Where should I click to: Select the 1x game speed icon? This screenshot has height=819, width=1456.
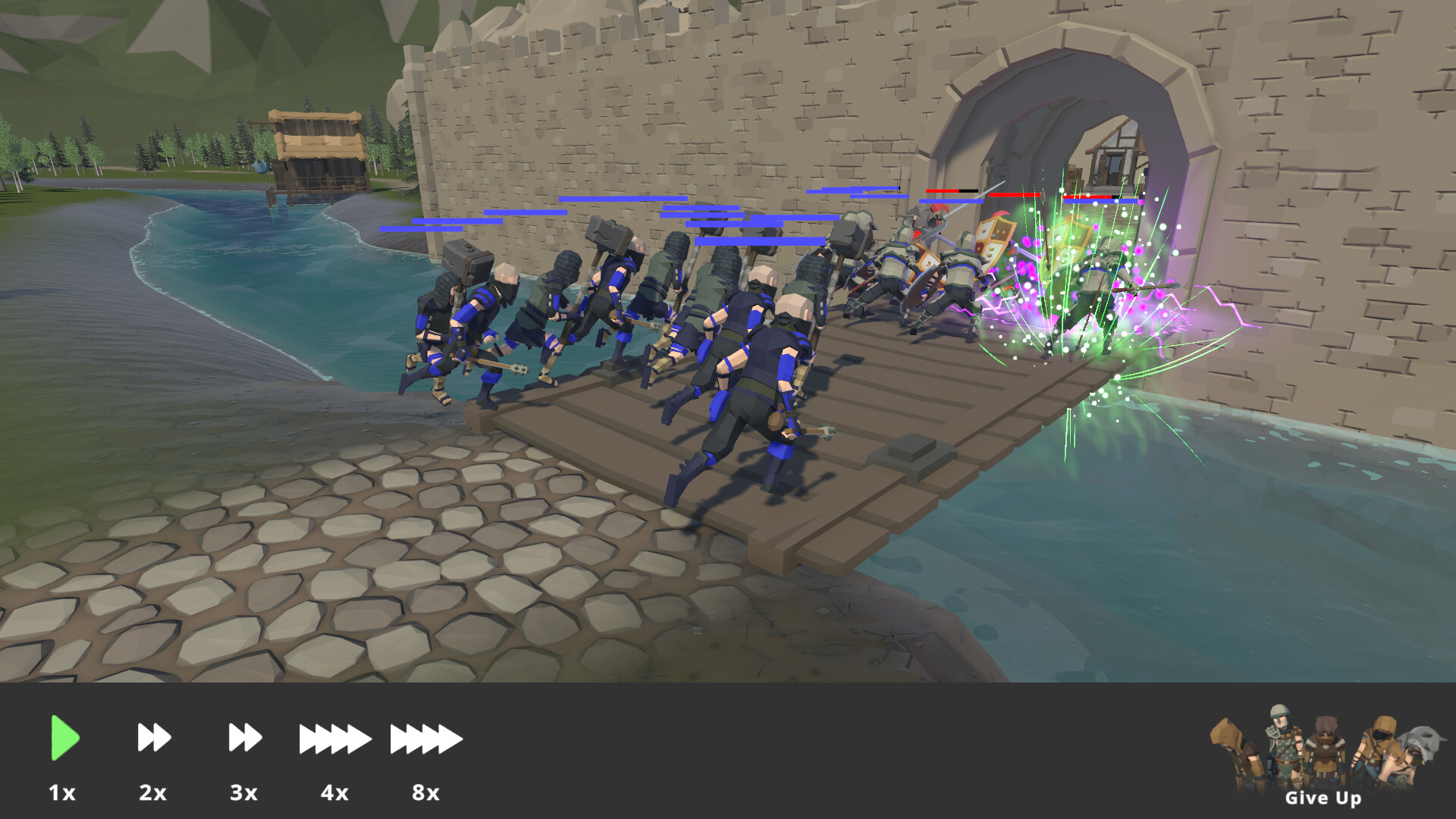click(64, 737)
